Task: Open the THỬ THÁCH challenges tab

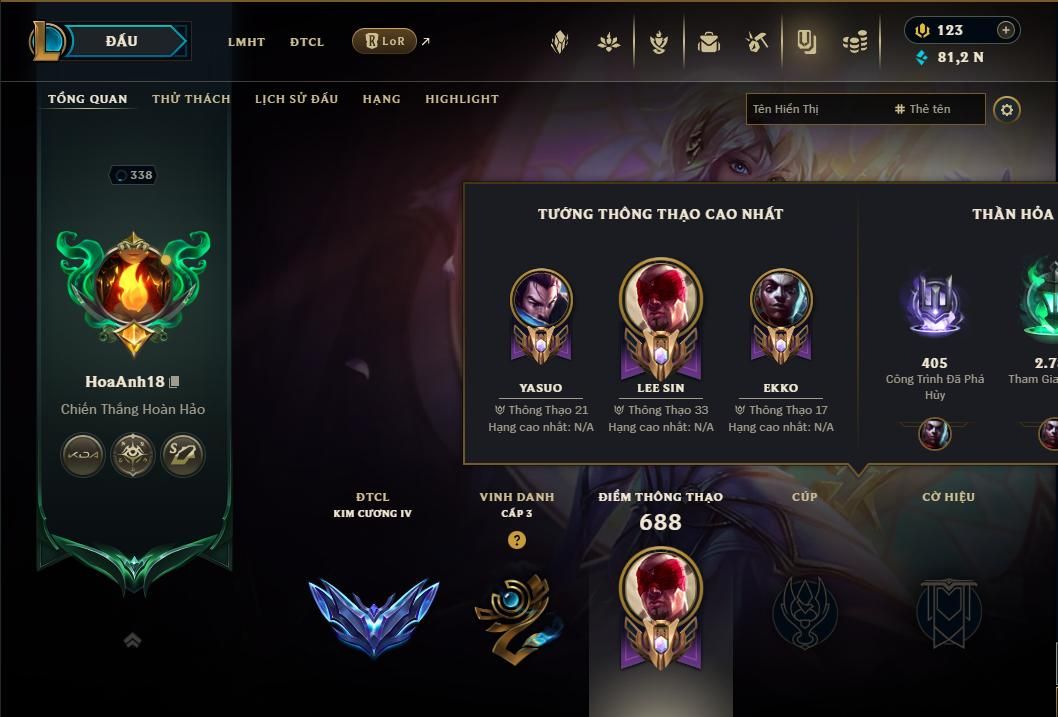Action: coord(191,99)
